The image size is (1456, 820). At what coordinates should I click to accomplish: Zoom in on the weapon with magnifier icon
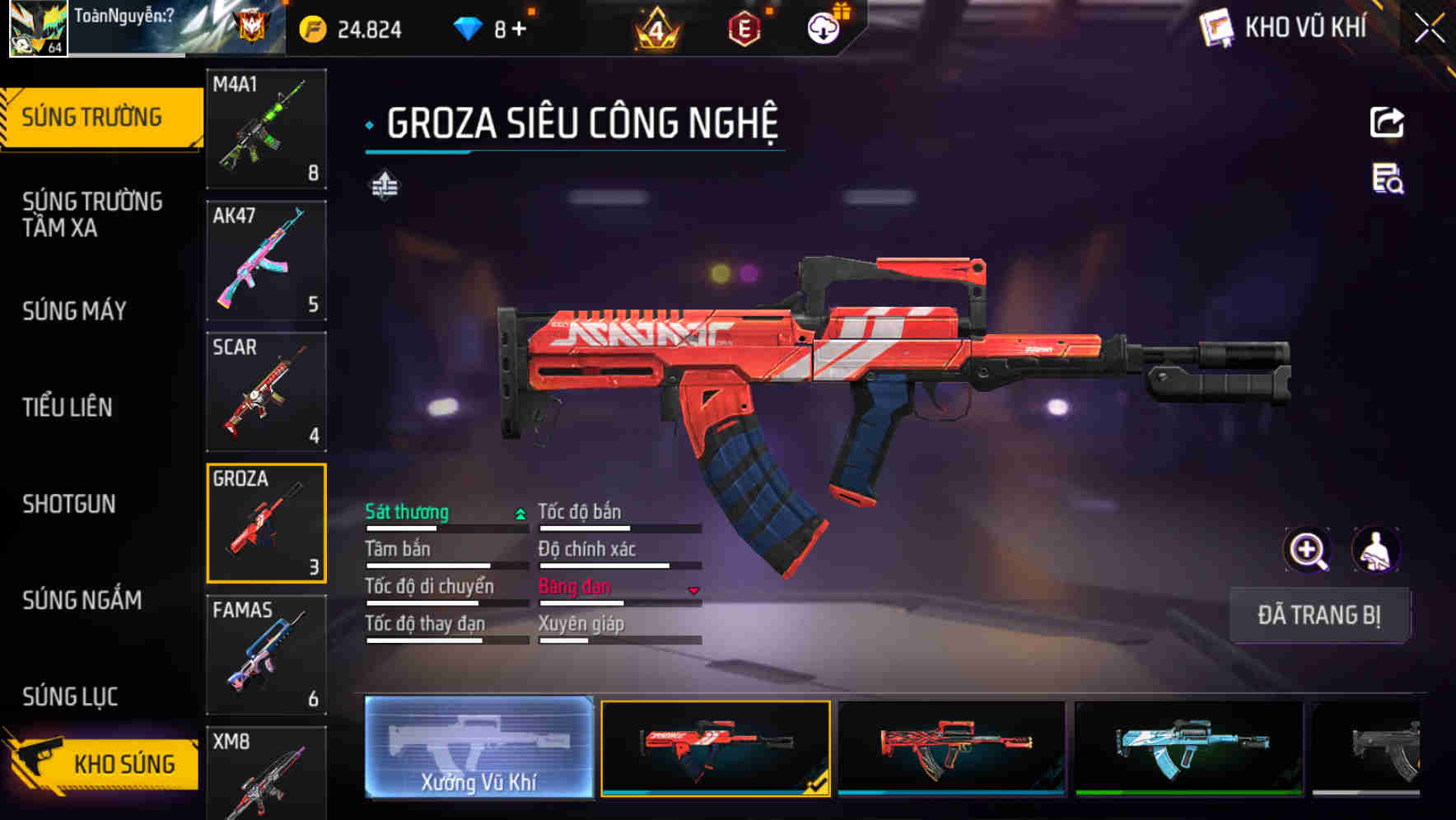[1307, 549]
